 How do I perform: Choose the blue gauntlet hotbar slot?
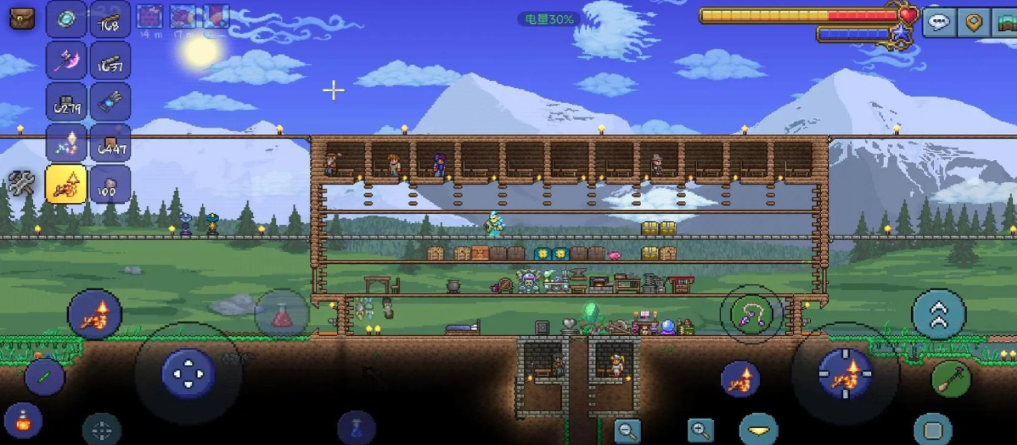109,102
